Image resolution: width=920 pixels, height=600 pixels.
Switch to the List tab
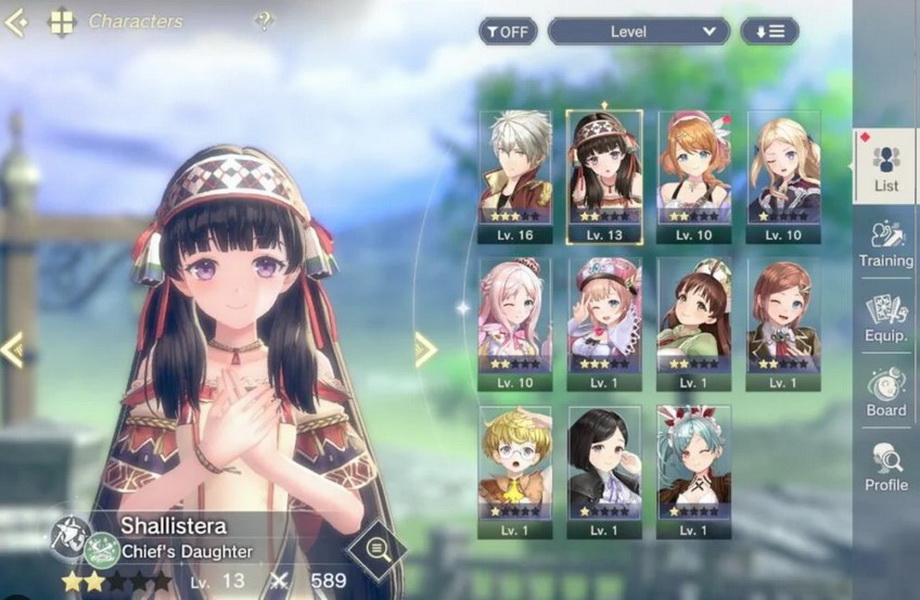click(x=886, y=167)
